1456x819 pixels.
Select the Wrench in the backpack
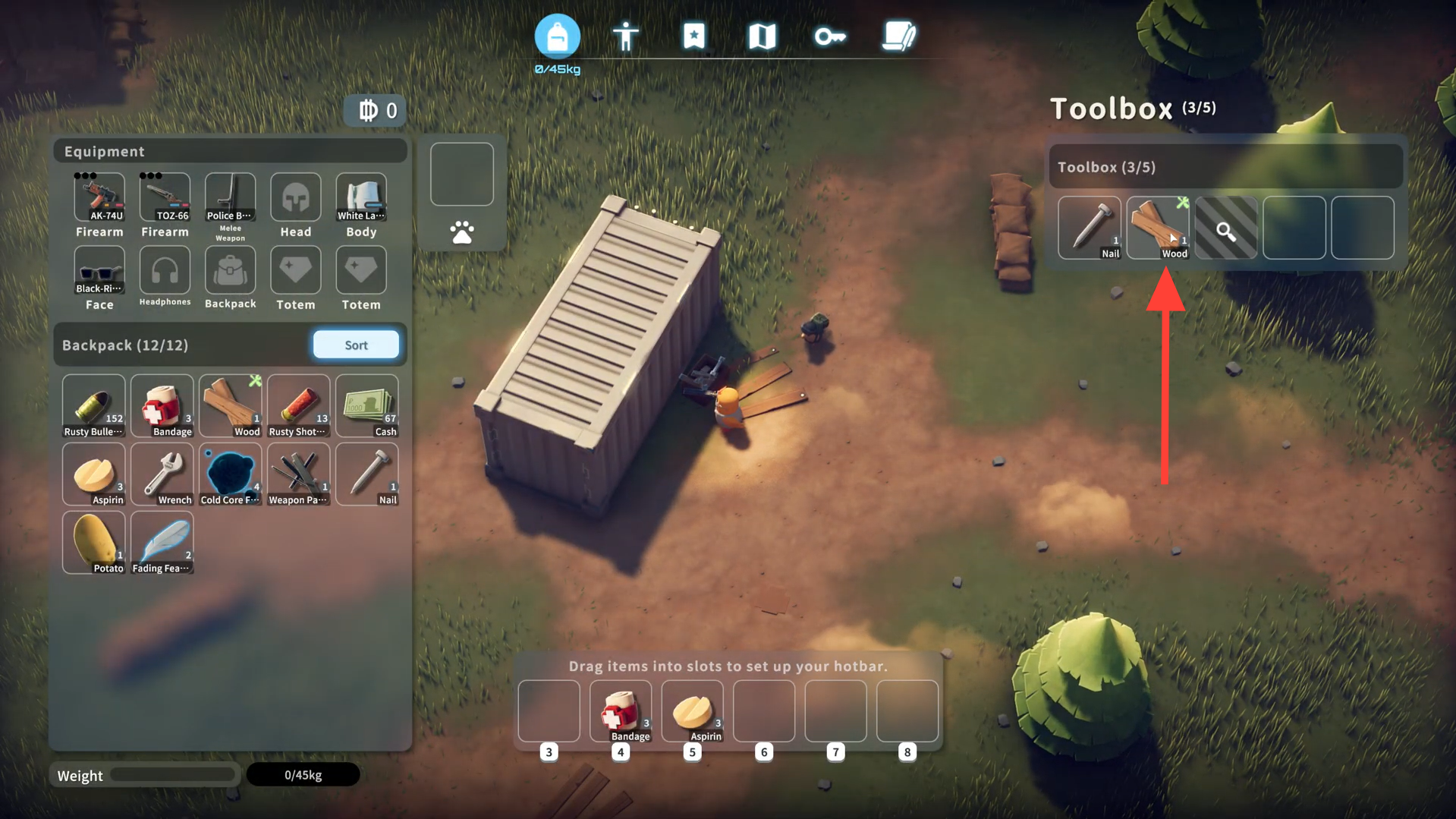click(x=162, y=474)
